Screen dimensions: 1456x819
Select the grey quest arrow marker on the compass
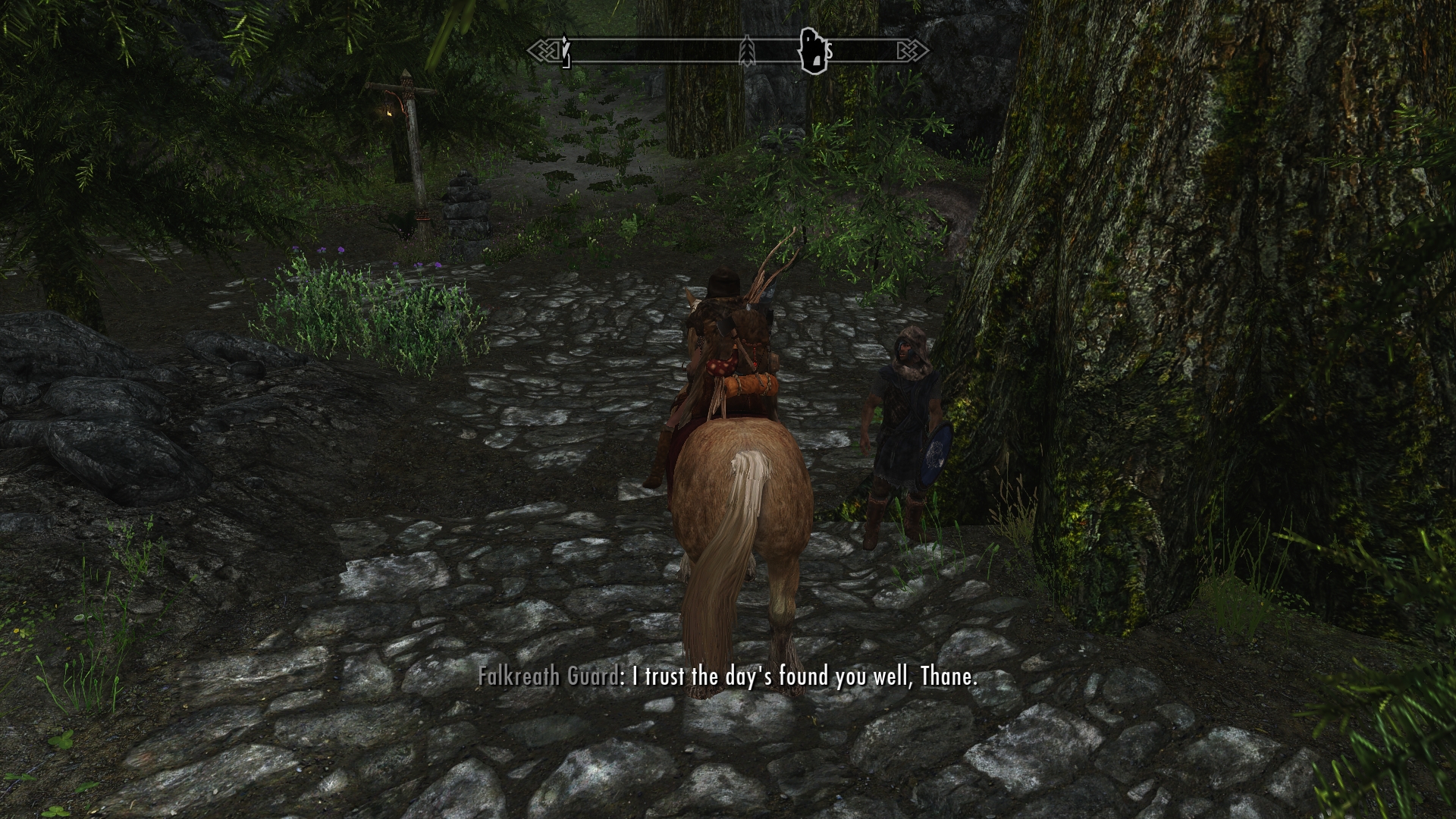coord(748,52)
